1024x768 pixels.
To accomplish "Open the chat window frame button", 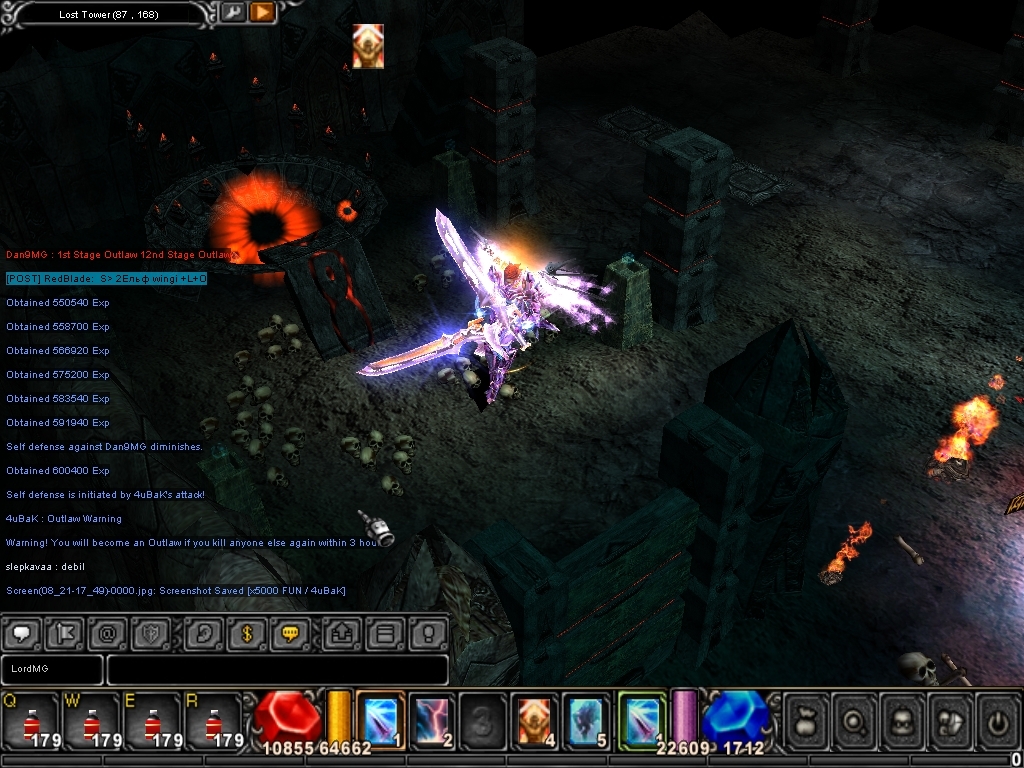I will coord(386,634).
